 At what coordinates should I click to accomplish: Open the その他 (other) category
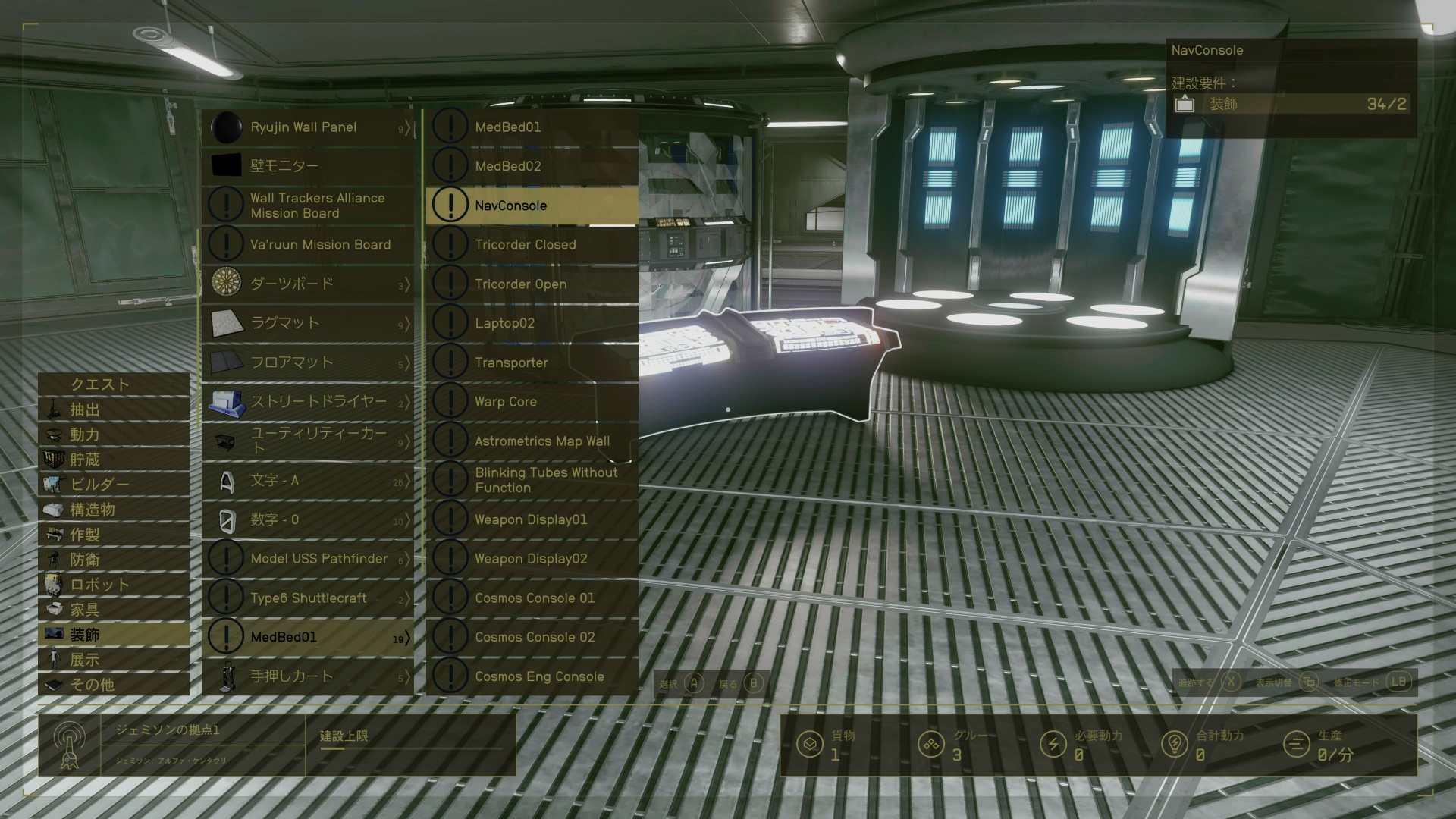pos(114,685)
